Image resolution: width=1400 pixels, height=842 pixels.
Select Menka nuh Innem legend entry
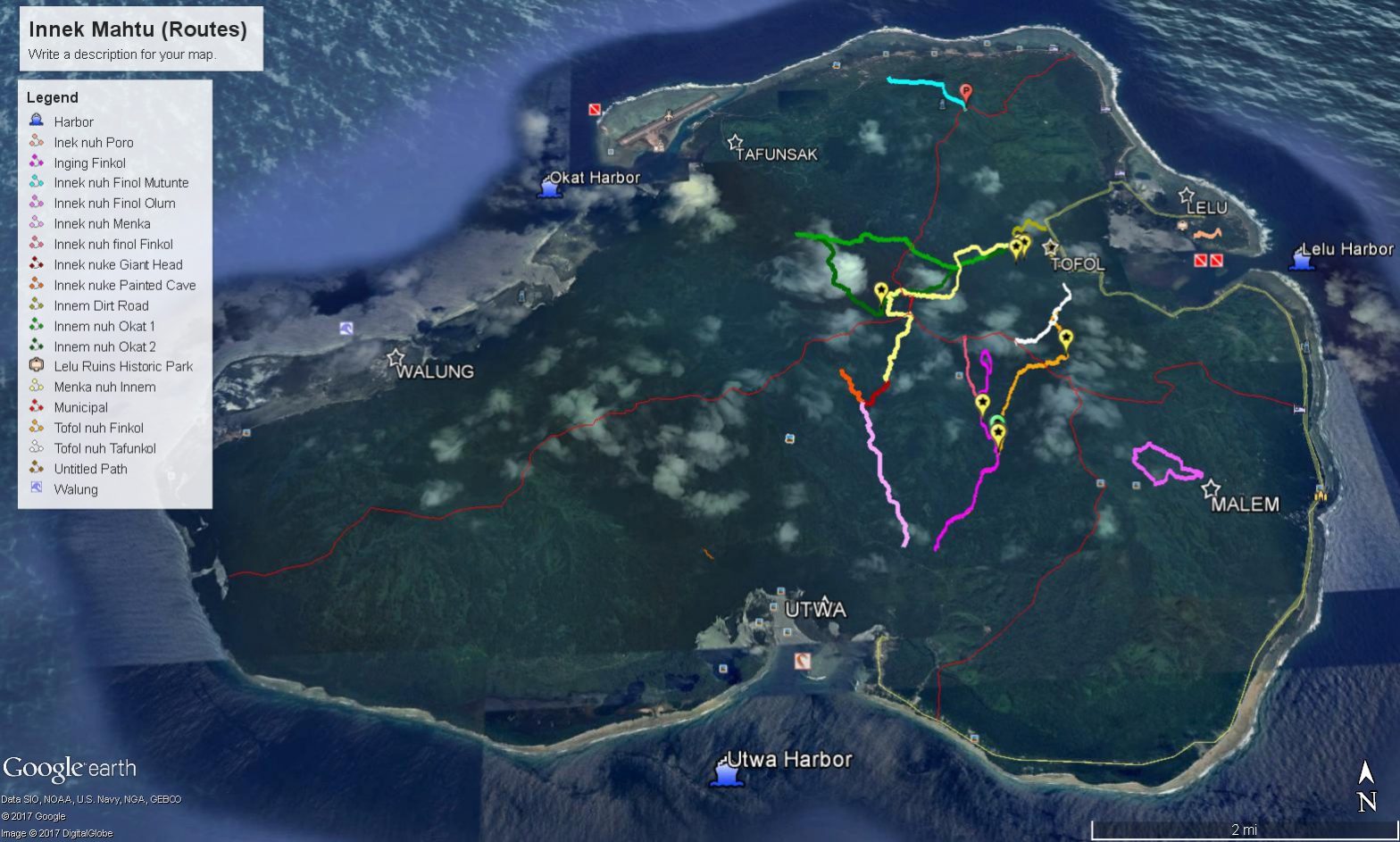pyautogui.click(x=104, y=388)
